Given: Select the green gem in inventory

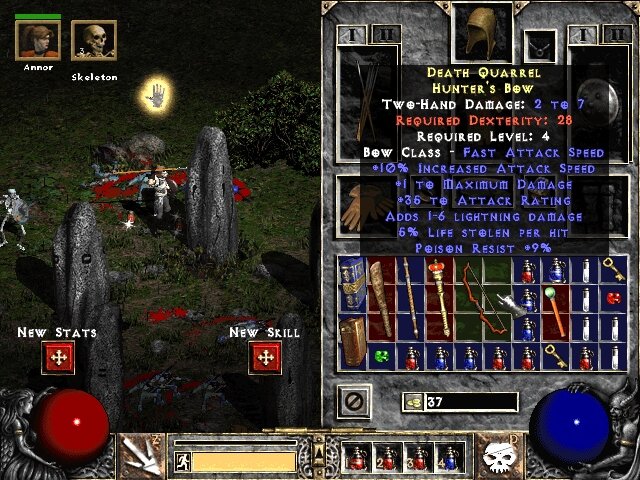Looking at the screenshot, I should point(381,354).
